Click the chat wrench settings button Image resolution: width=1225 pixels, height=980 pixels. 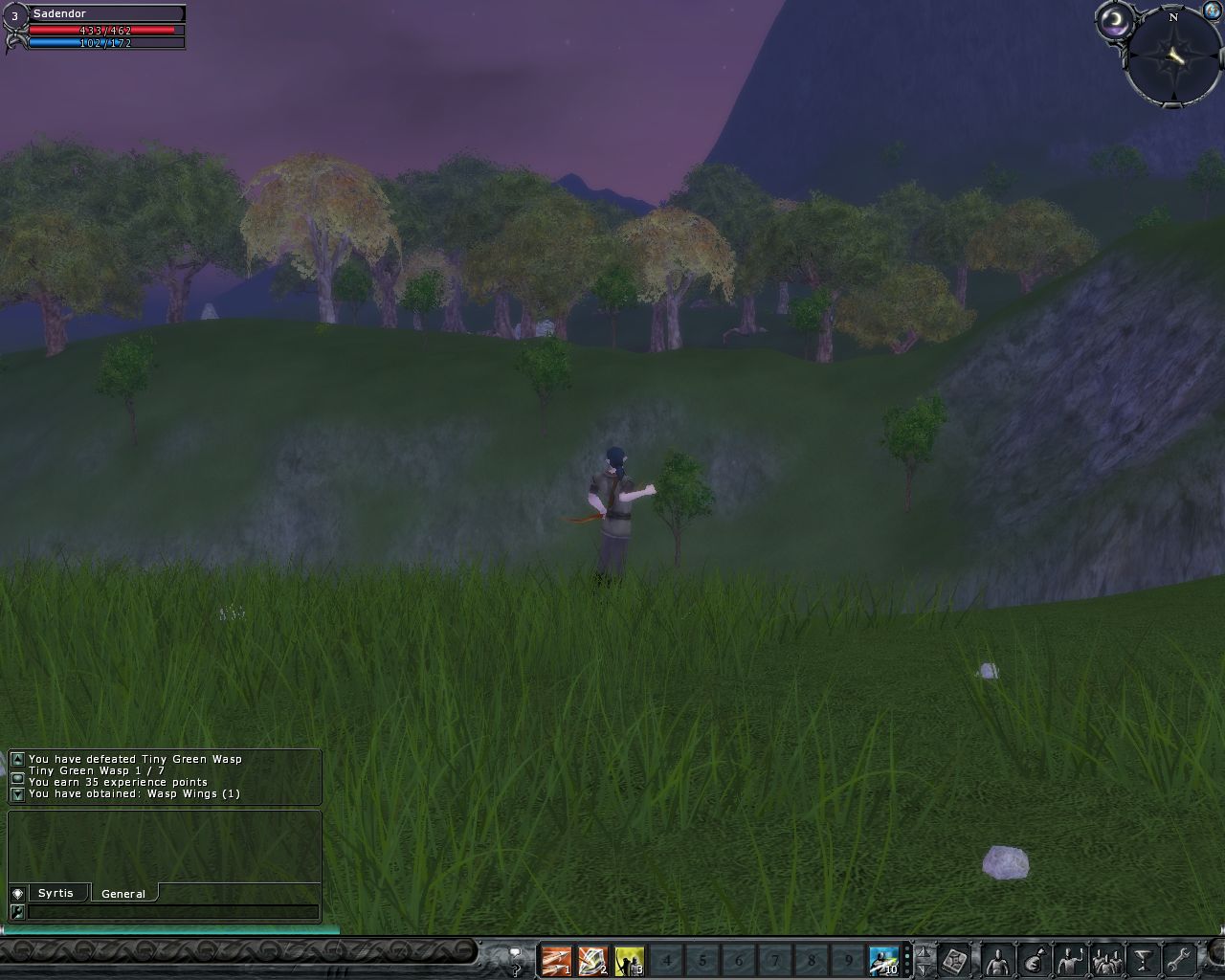[17, 912]
